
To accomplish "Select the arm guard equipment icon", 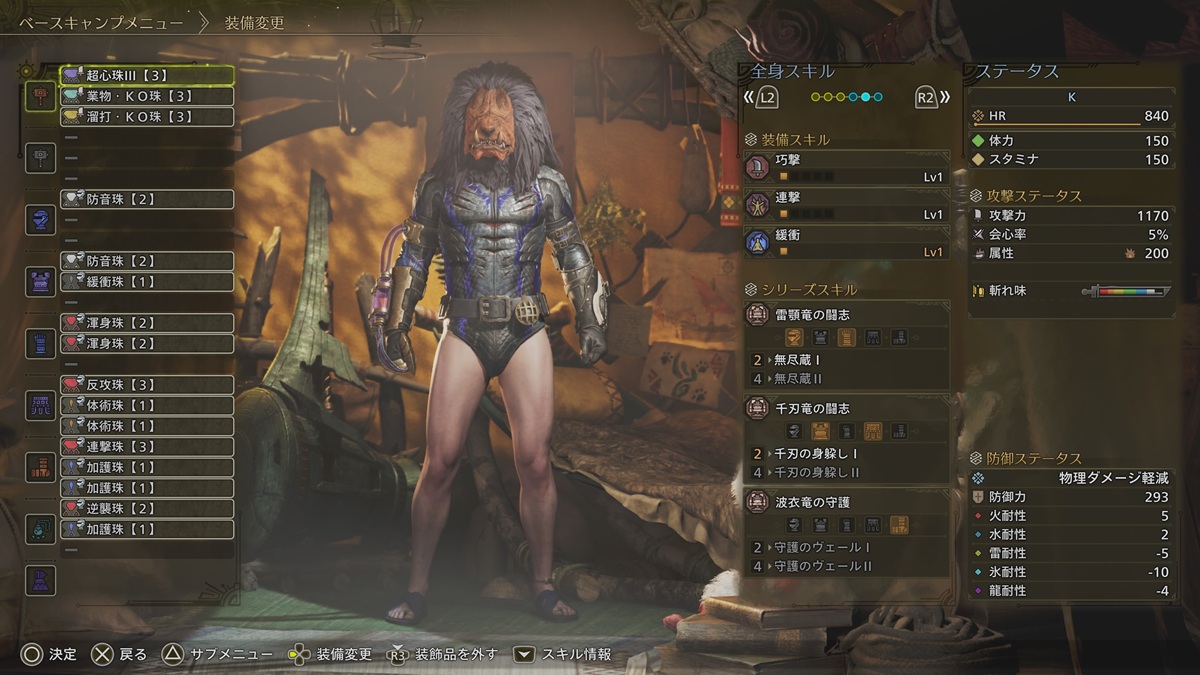I will pyautogui.click(x=41, y=343).
